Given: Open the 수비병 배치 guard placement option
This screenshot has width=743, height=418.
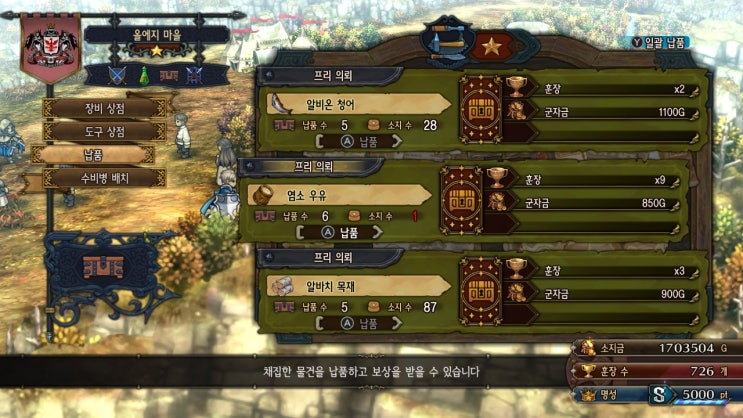Looking at the screenshot, I should 105,178.
